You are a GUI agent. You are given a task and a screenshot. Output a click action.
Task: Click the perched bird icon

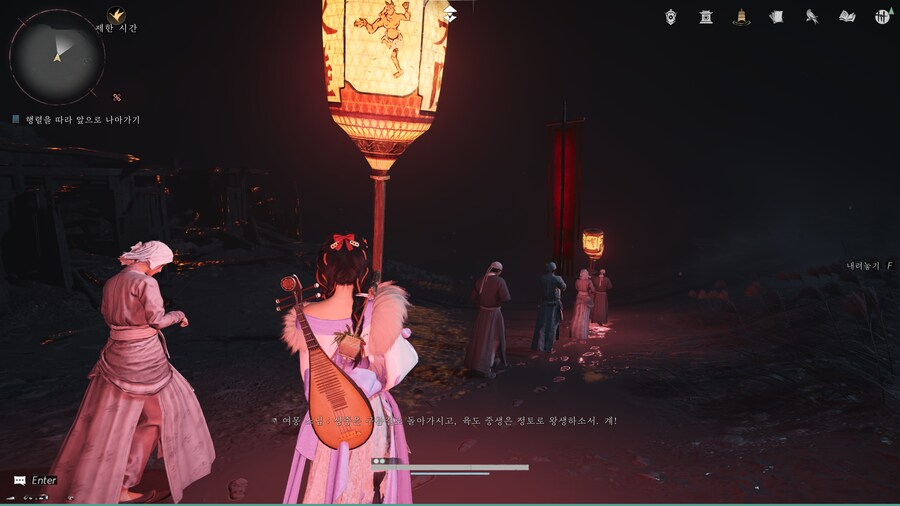[x=812, y=17]
